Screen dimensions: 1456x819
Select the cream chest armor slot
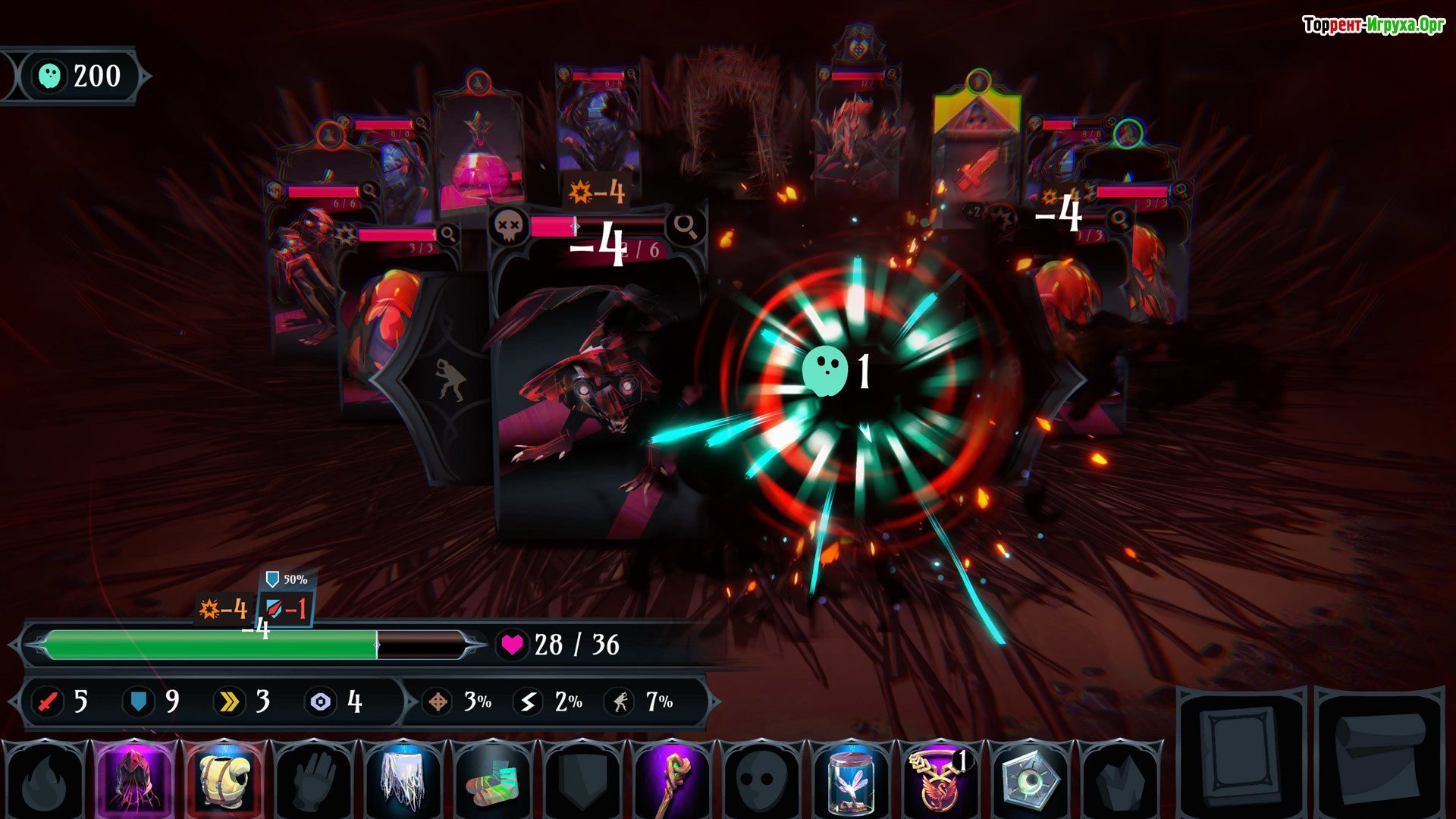tap(224, 780)
